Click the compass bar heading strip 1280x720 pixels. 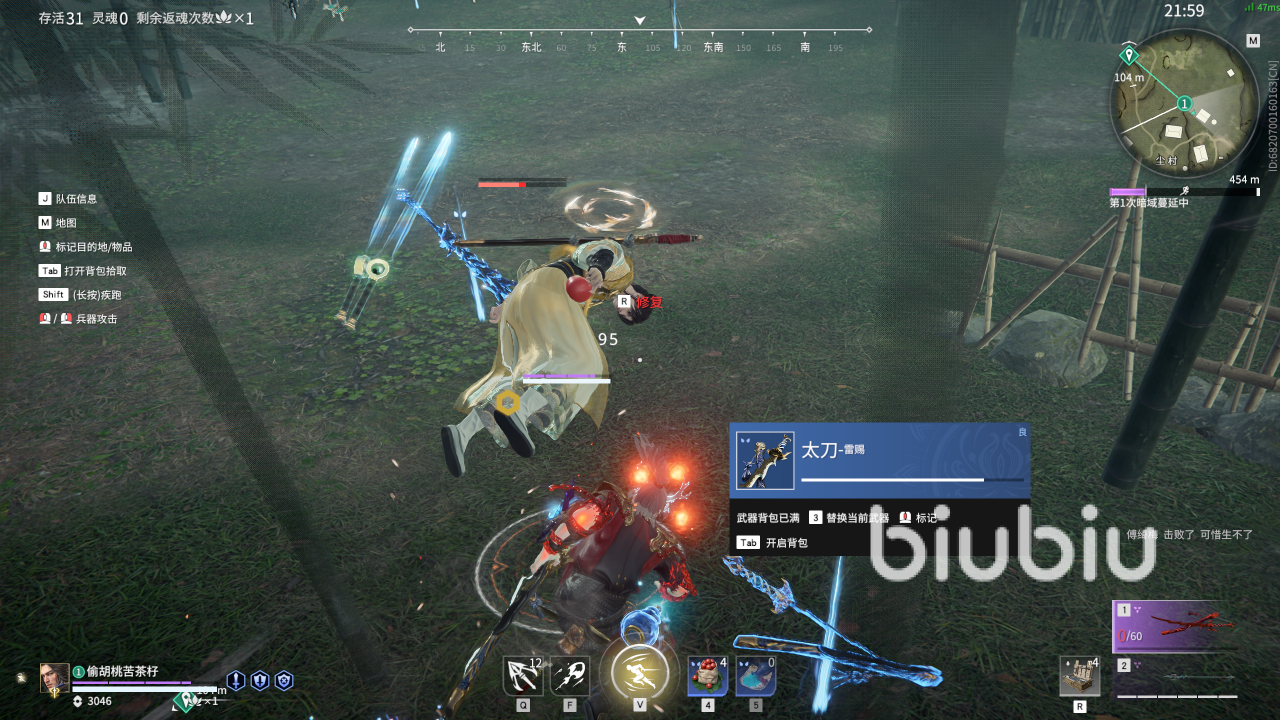click(640, 40)
